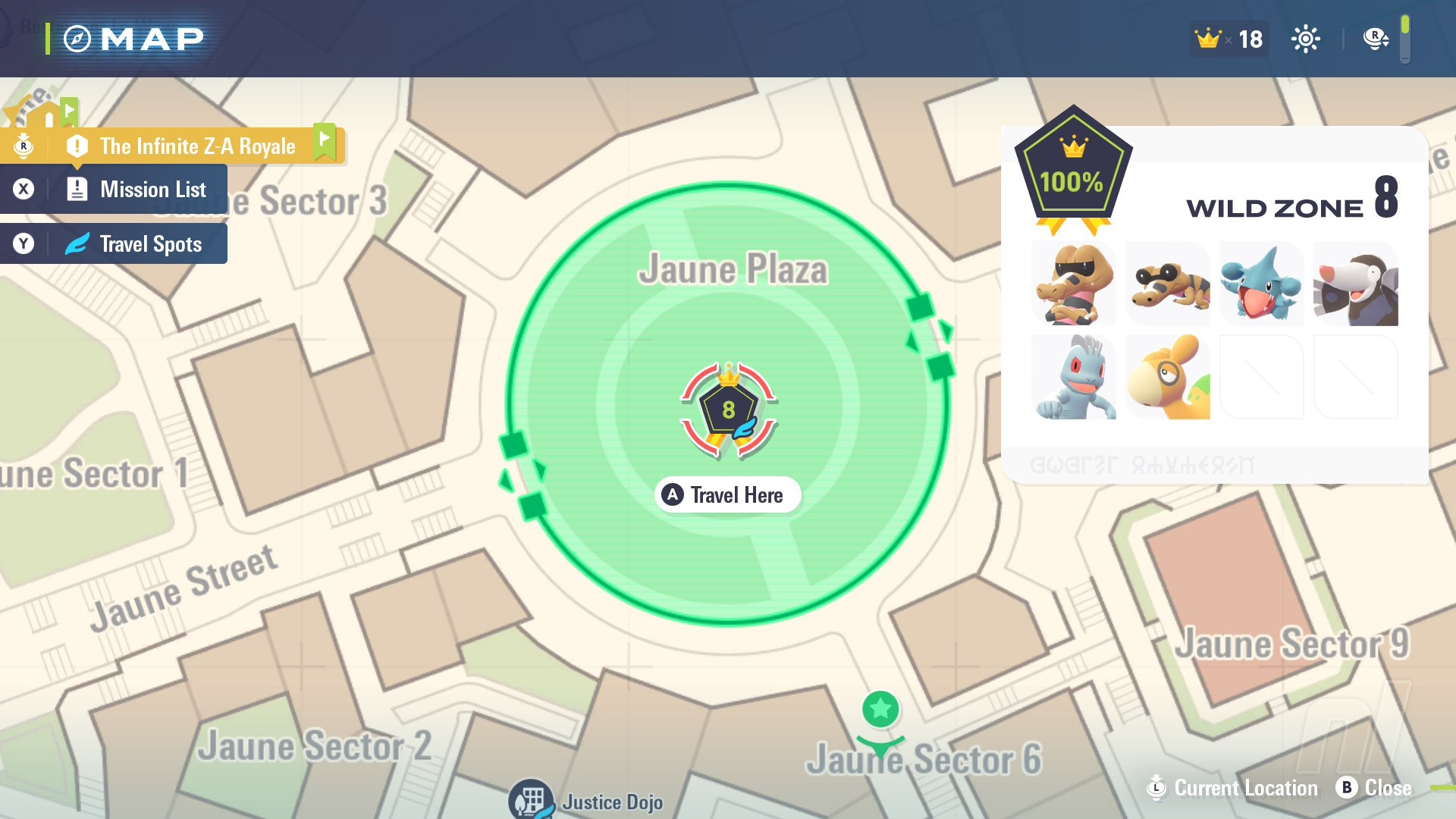Toggle The Infinite Z-A Royale mission banner

(197, 146)
